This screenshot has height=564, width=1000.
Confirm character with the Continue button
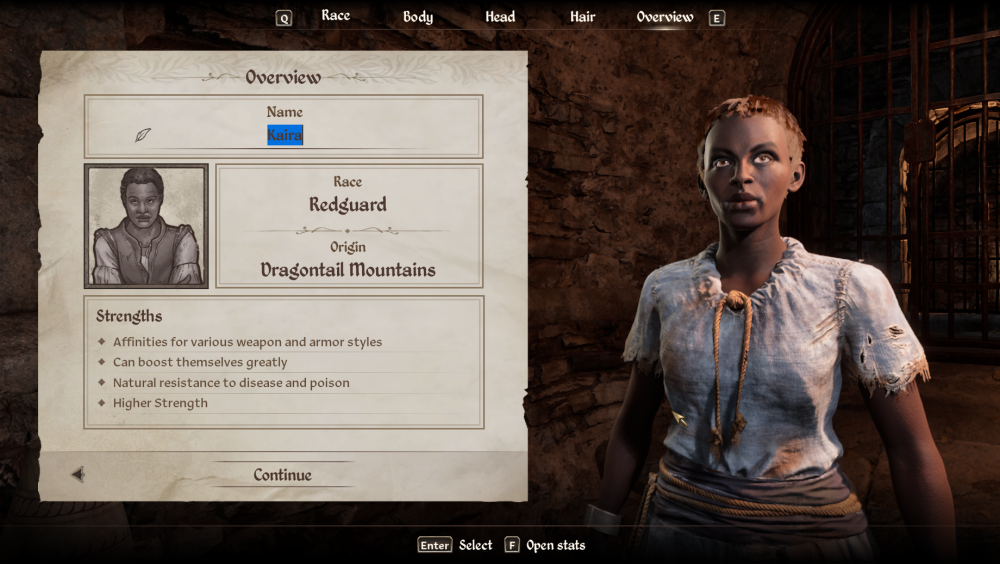[282, 475]
